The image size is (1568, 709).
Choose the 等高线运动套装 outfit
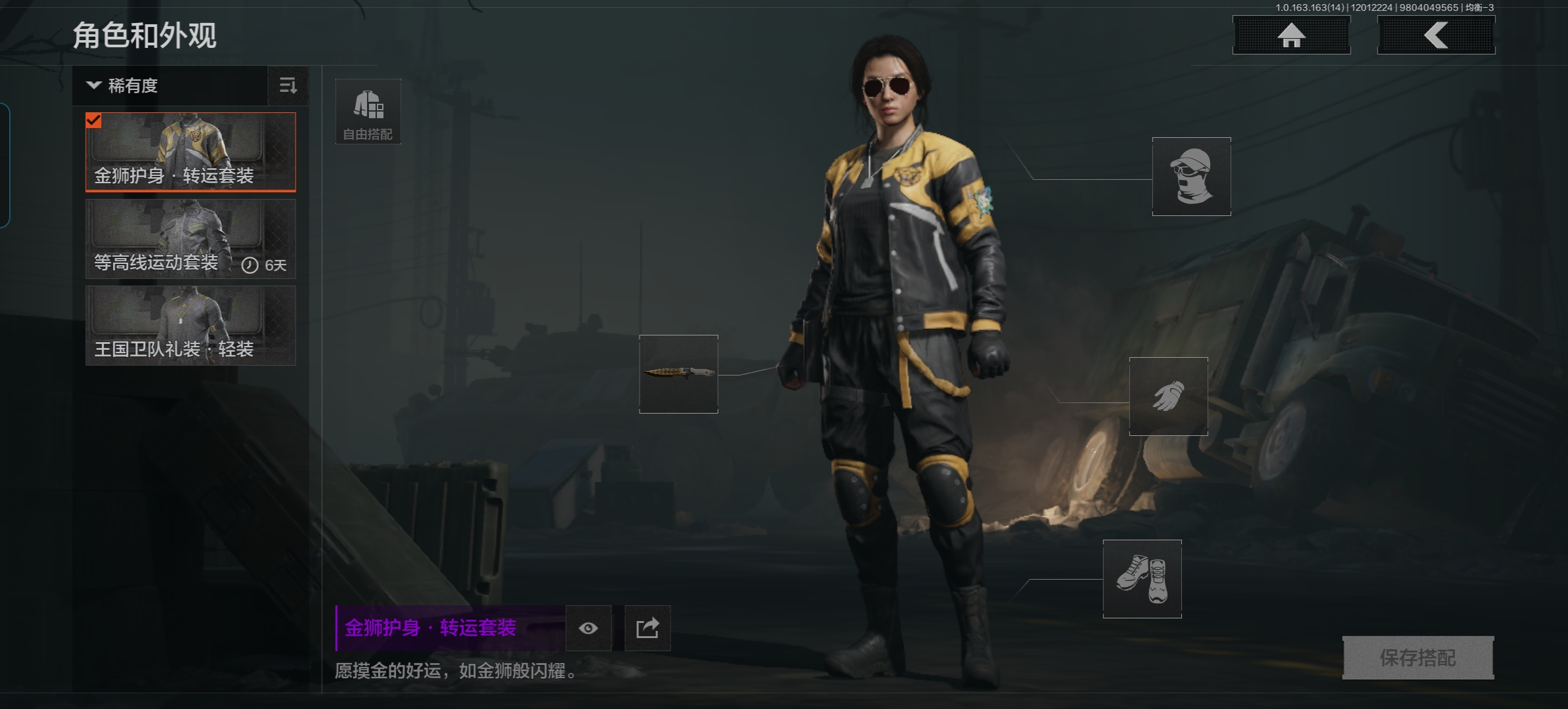coord(190,239)
